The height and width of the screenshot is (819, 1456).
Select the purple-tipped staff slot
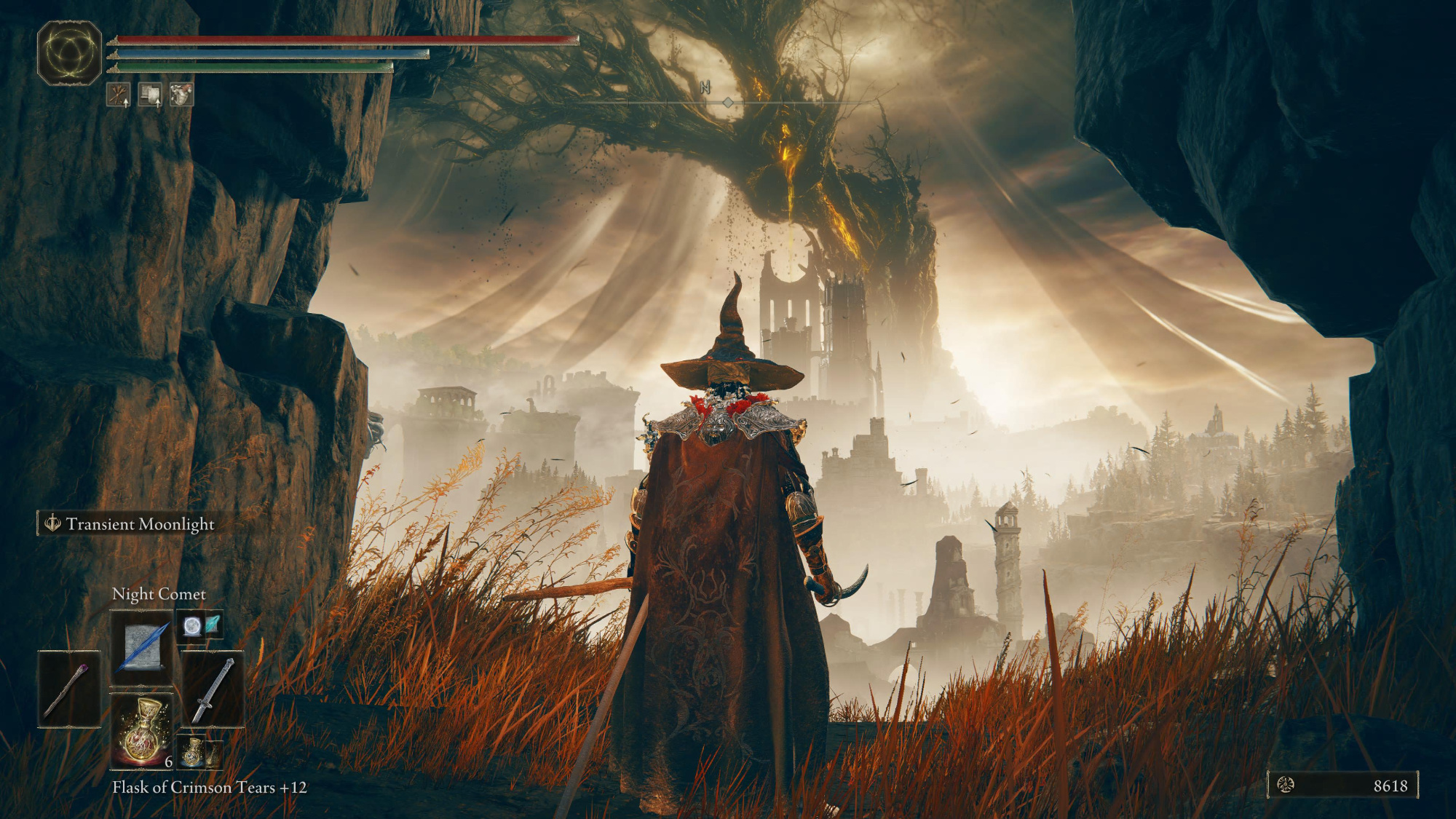point(69,689)
